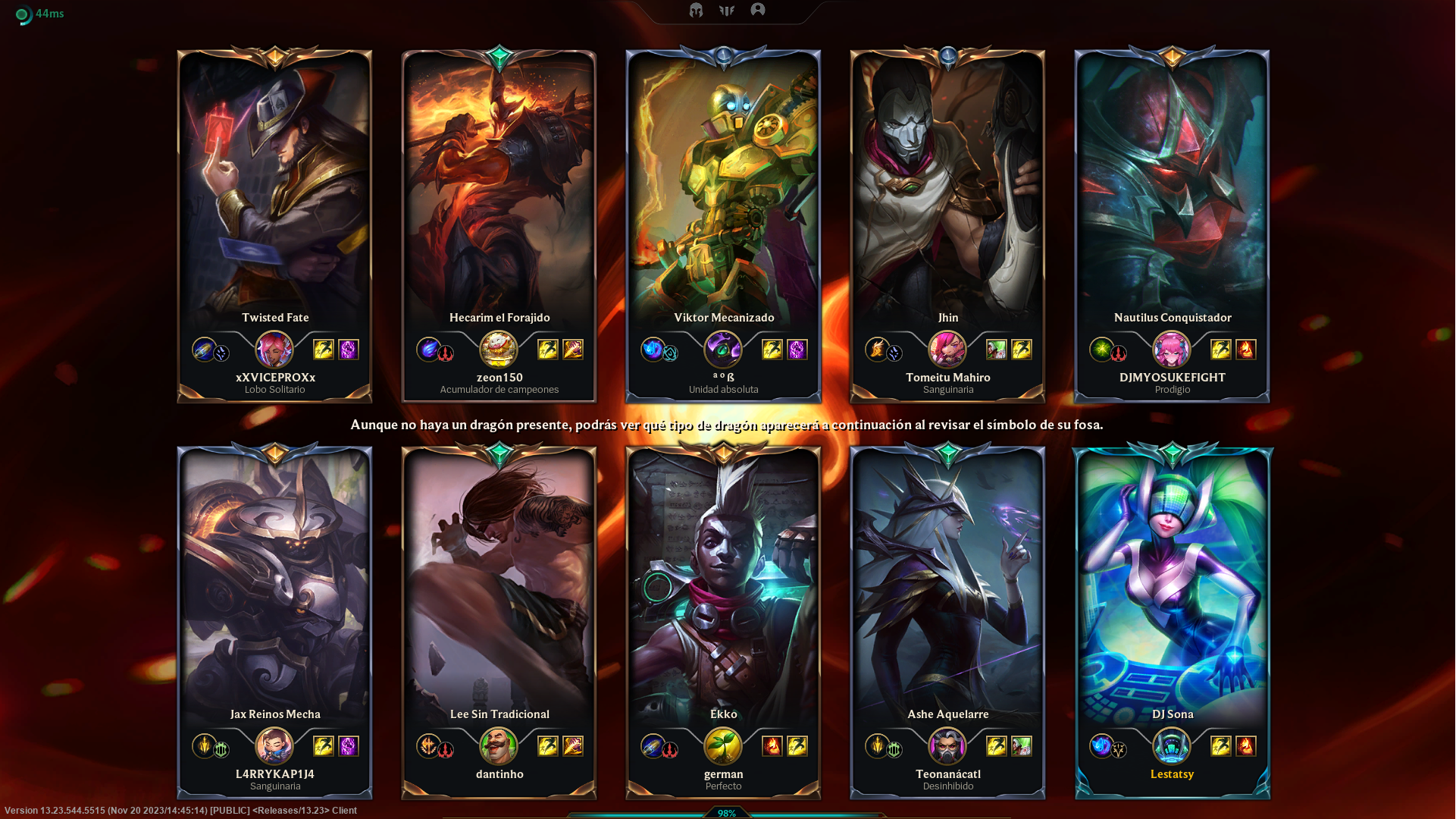Viewport: 1456px width, 819px height.
Task: Choose the Viktor Mecanizado card
Action: (723, 190)
